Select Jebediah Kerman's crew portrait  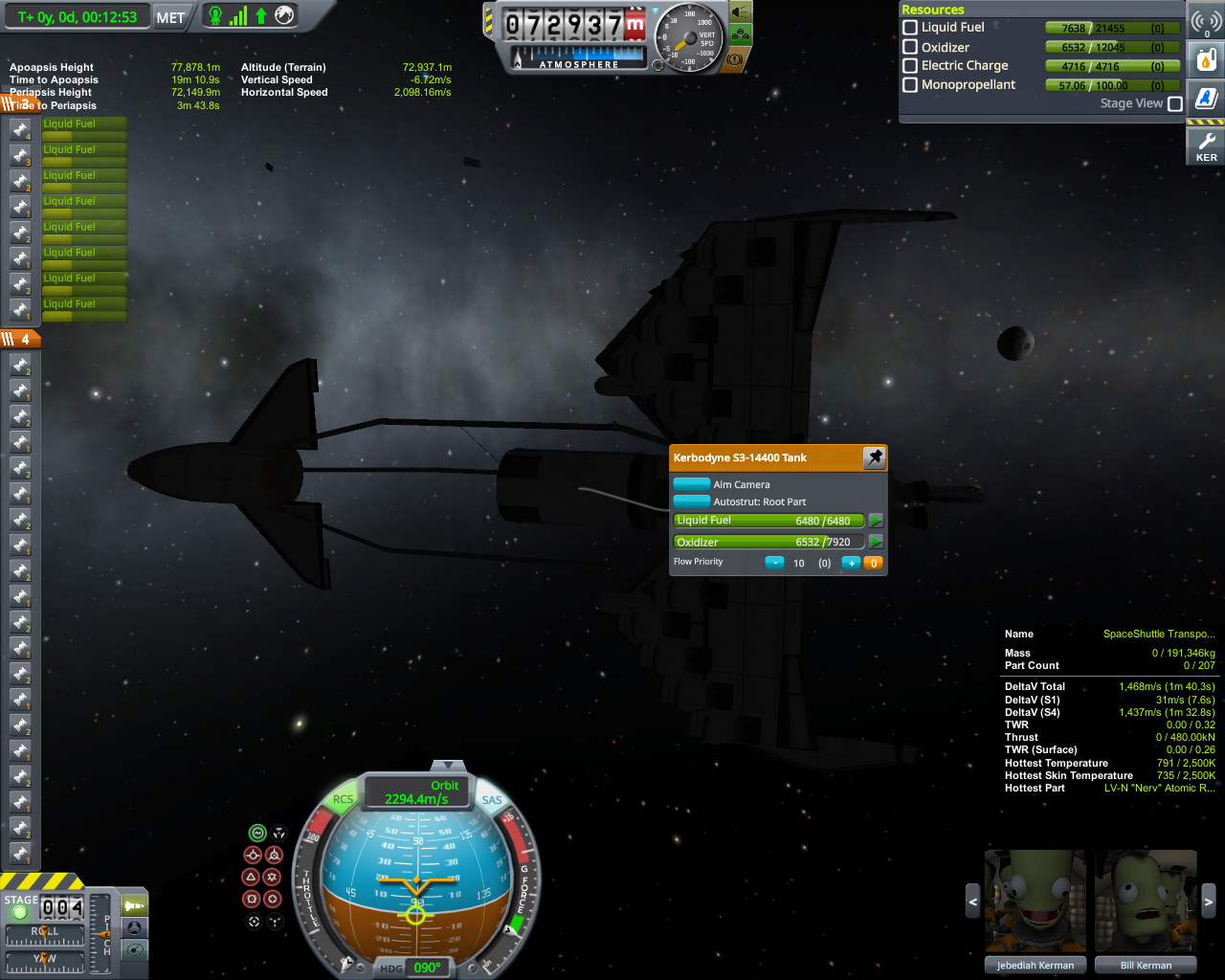click(x=1036, y=902)
